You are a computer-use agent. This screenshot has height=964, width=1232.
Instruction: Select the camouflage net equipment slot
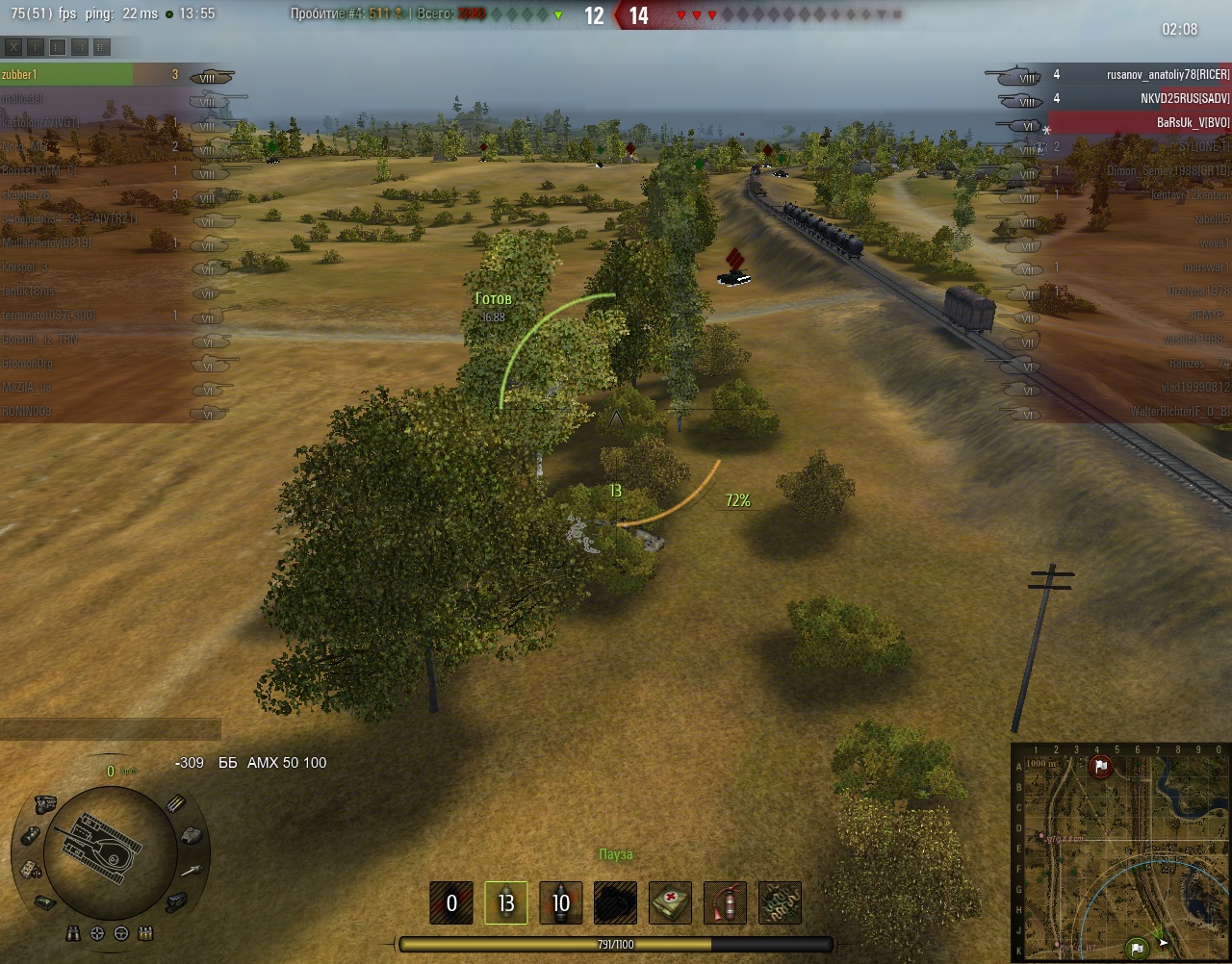click(x=780, y=902)
